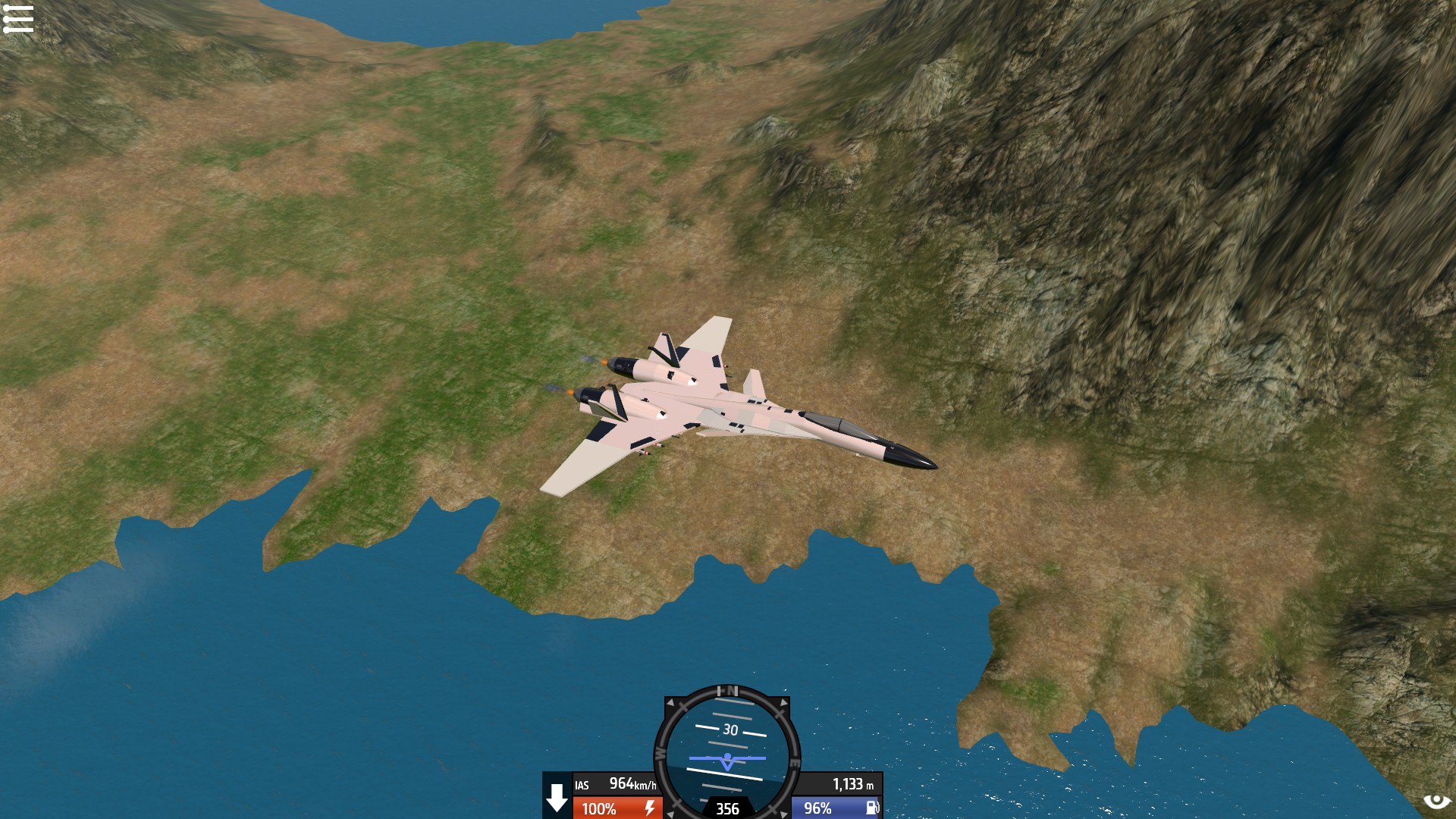Screen dimensions: 1456x819
Task: Click the eye camera view icon
Action: click(x=1436, y=802)
